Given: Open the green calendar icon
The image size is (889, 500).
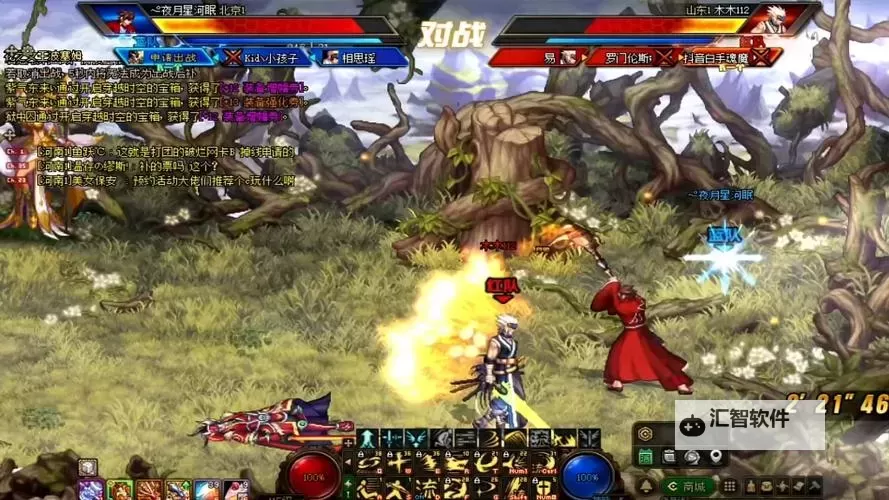Looking at the screenshot, I should tap(646, 457).
